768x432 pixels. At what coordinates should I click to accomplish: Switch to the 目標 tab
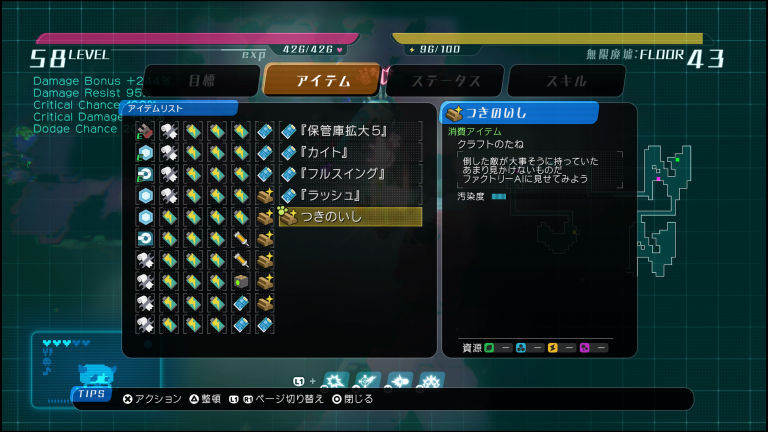pyautogui.click(x=200, y=80)
